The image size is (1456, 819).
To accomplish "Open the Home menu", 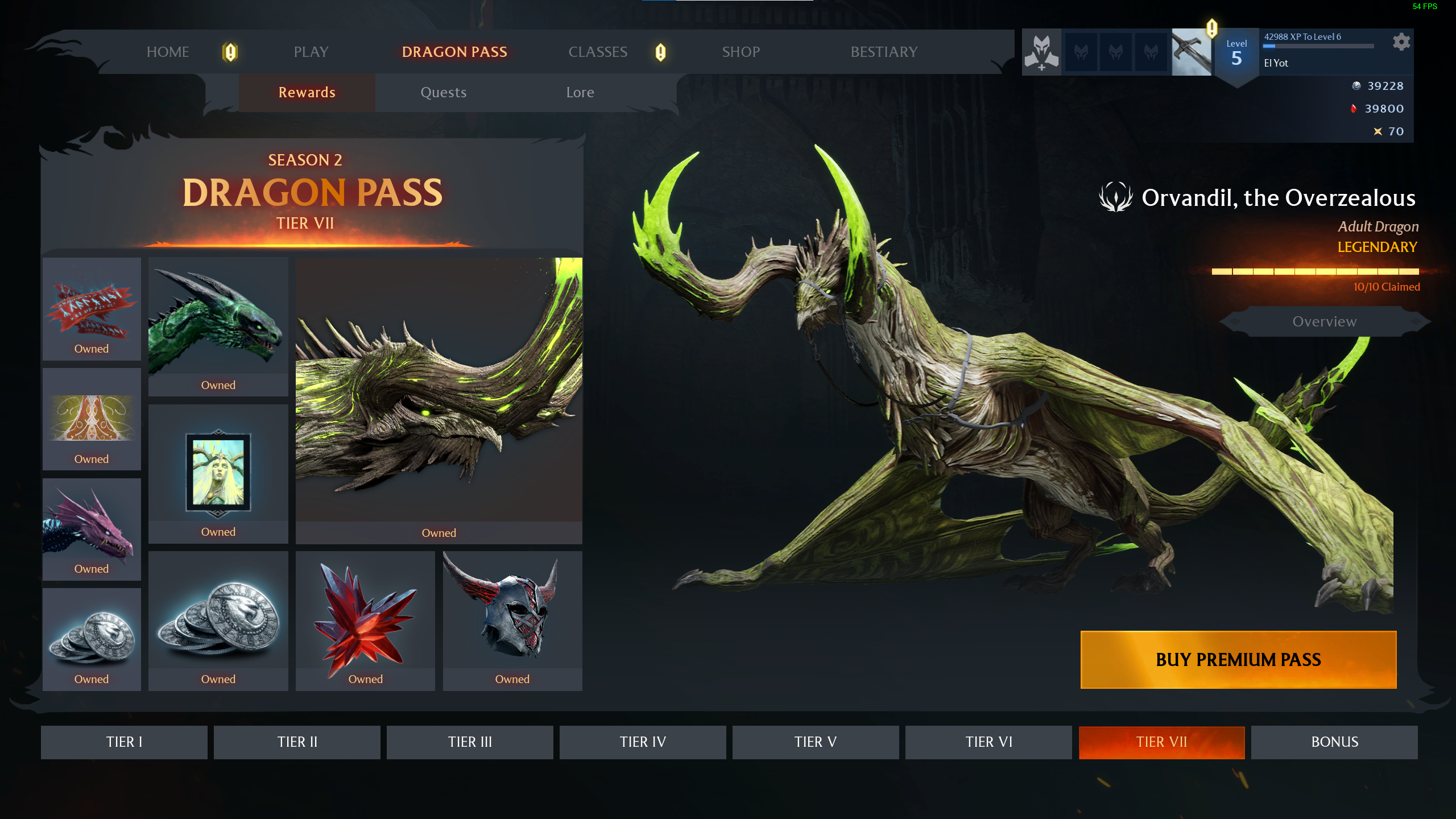I will 167,52.
